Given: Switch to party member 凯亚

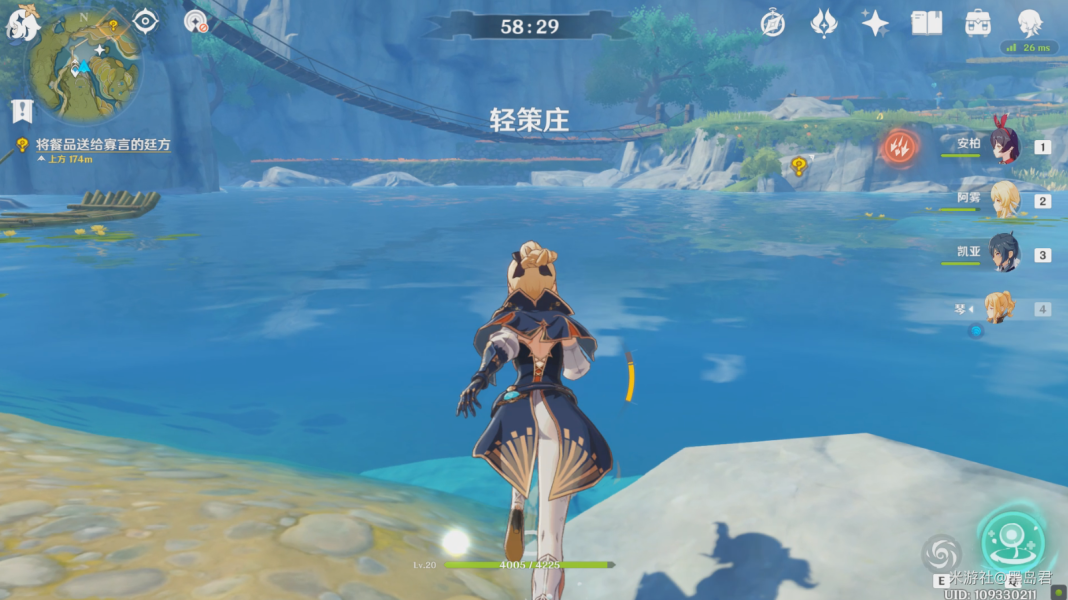Looking at the screenshot, I should 1003,254.
